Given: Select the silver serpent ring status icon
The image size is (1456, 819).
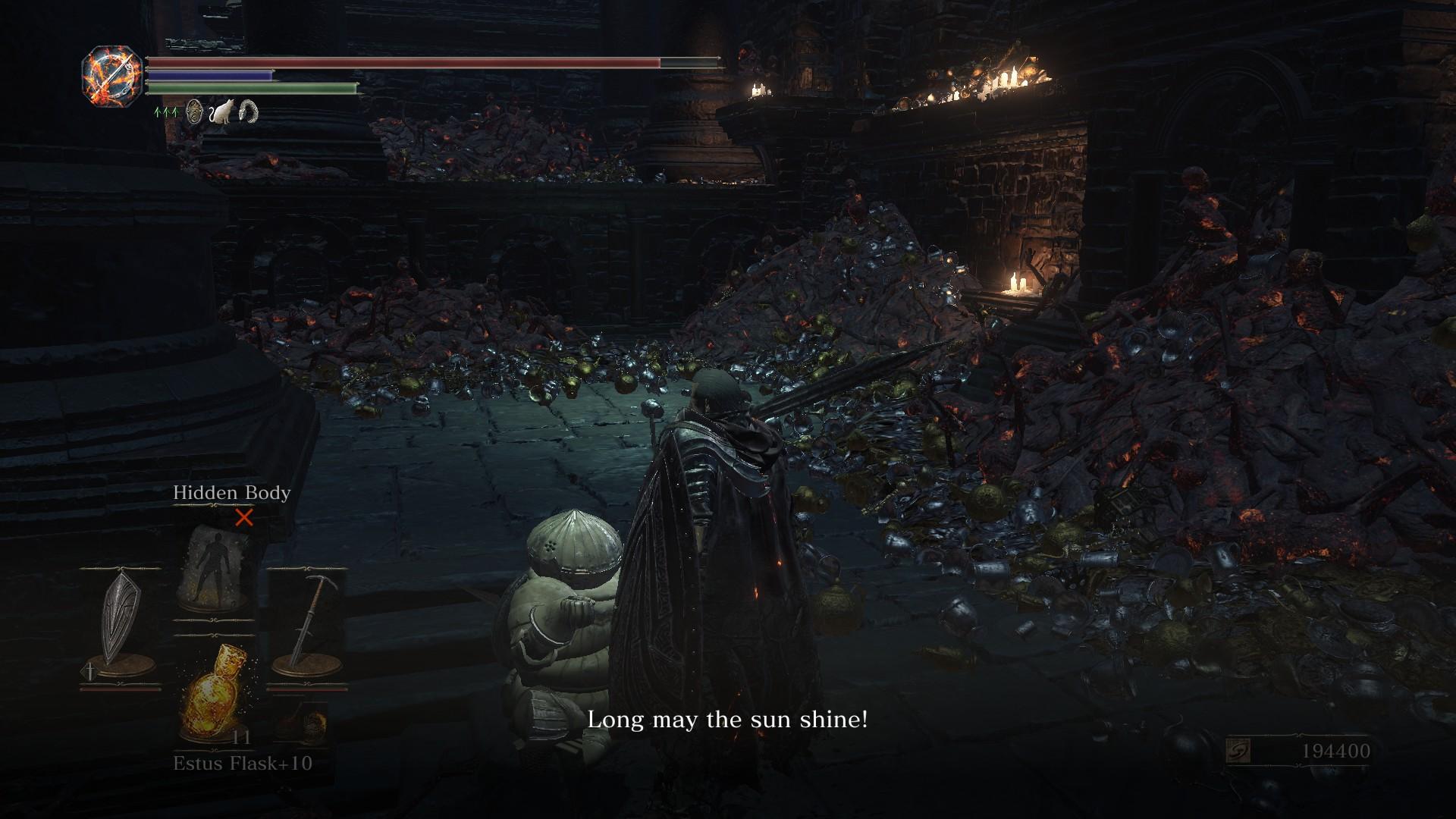Looking at the screenshot, I should 248,112.
